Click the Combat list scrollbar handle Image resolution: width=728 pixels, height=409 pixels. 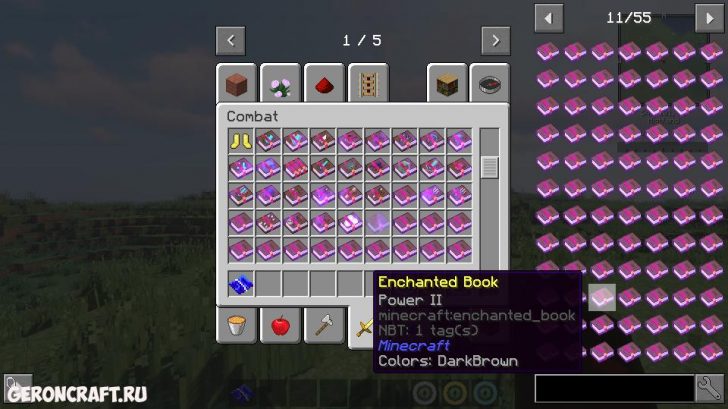tap(489, 167)
